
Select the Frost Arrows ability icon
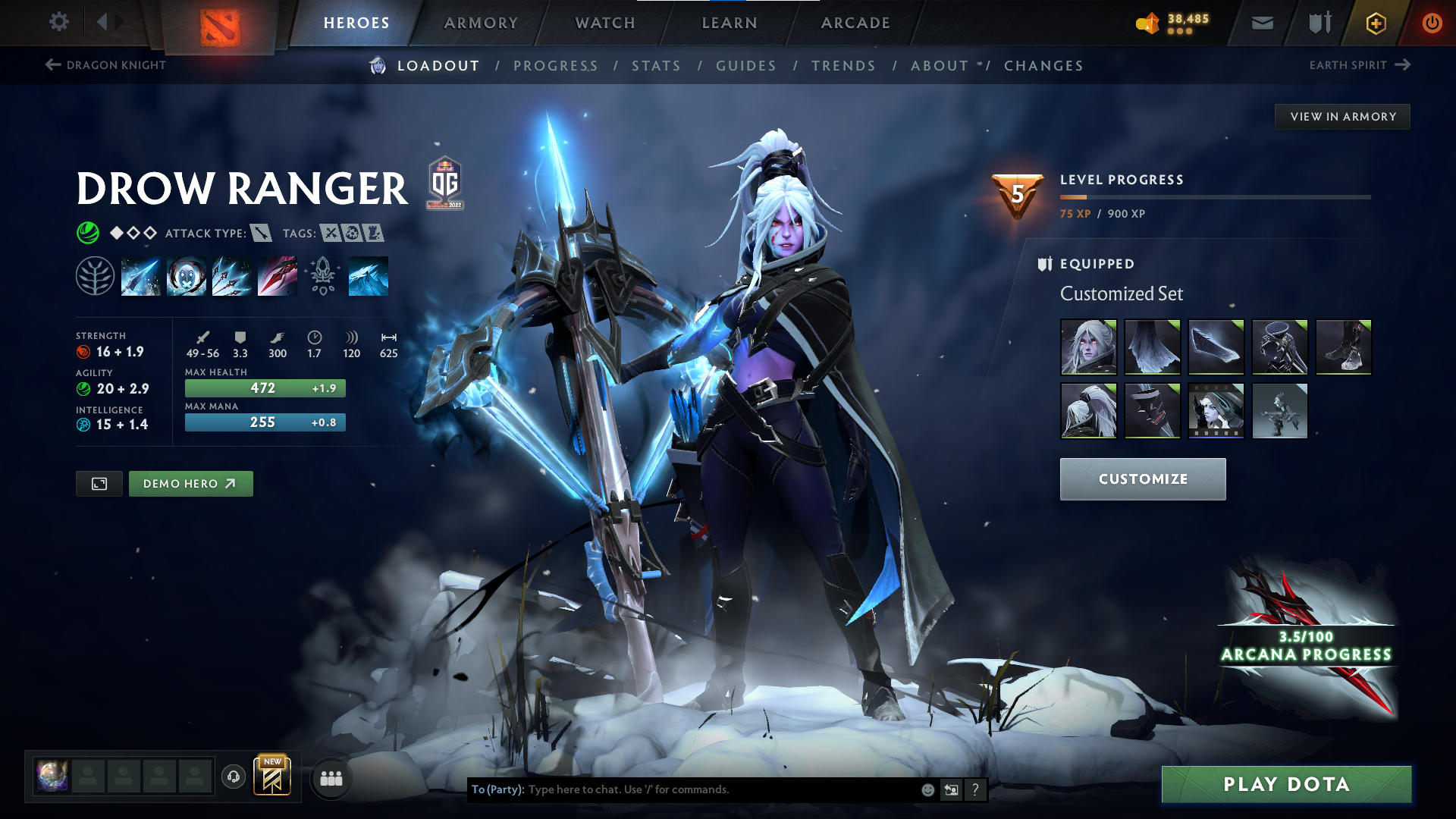140,275
